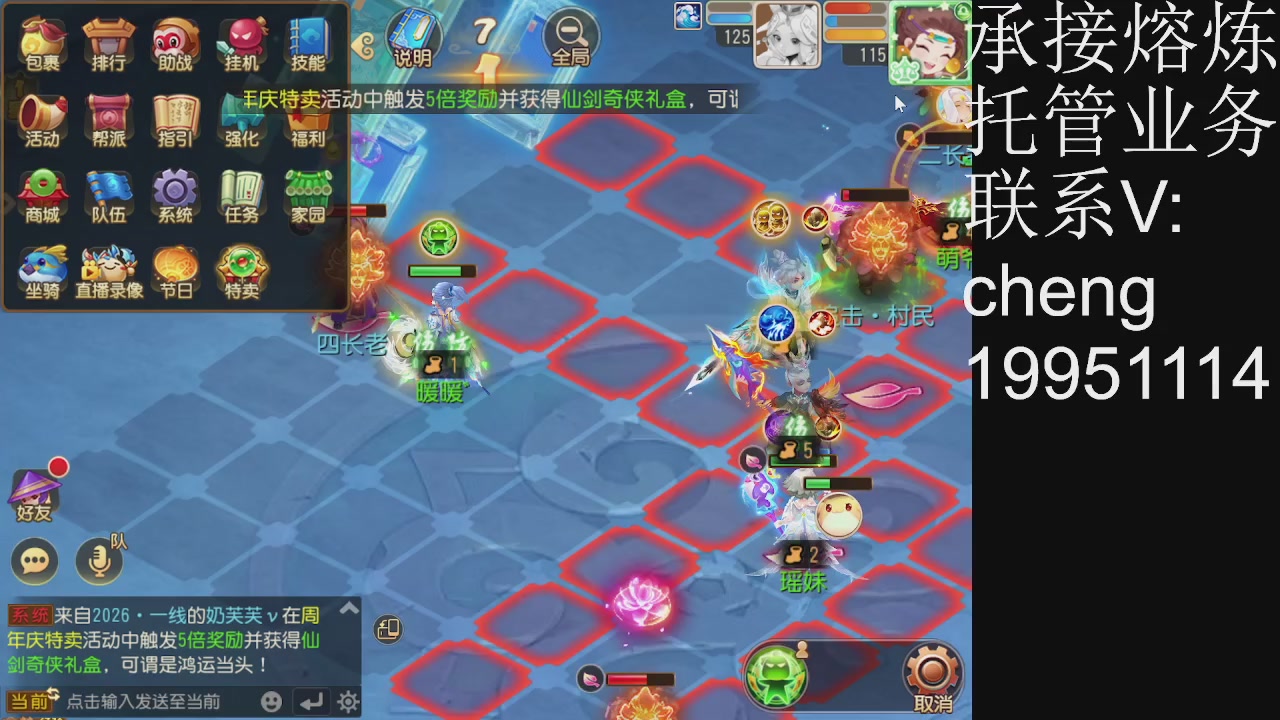The height and width of the screenshot is (720, 1280).
Task: Open the emoji picker in chat
Action: click(x=270, y=703)
